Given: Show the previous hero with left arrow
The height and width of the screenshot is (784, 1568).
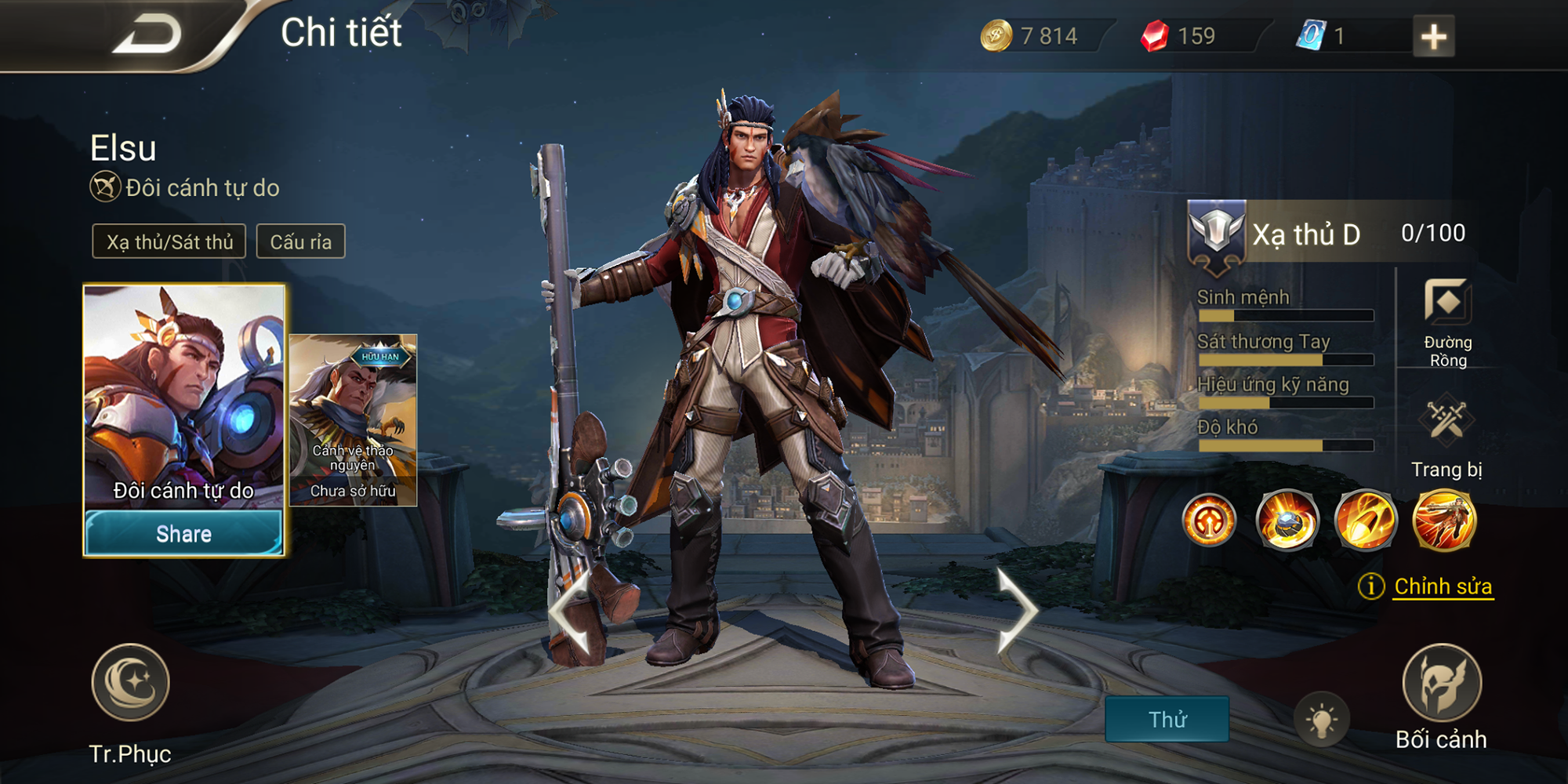Looking at the screenshot, I should [x=571, y=612].
